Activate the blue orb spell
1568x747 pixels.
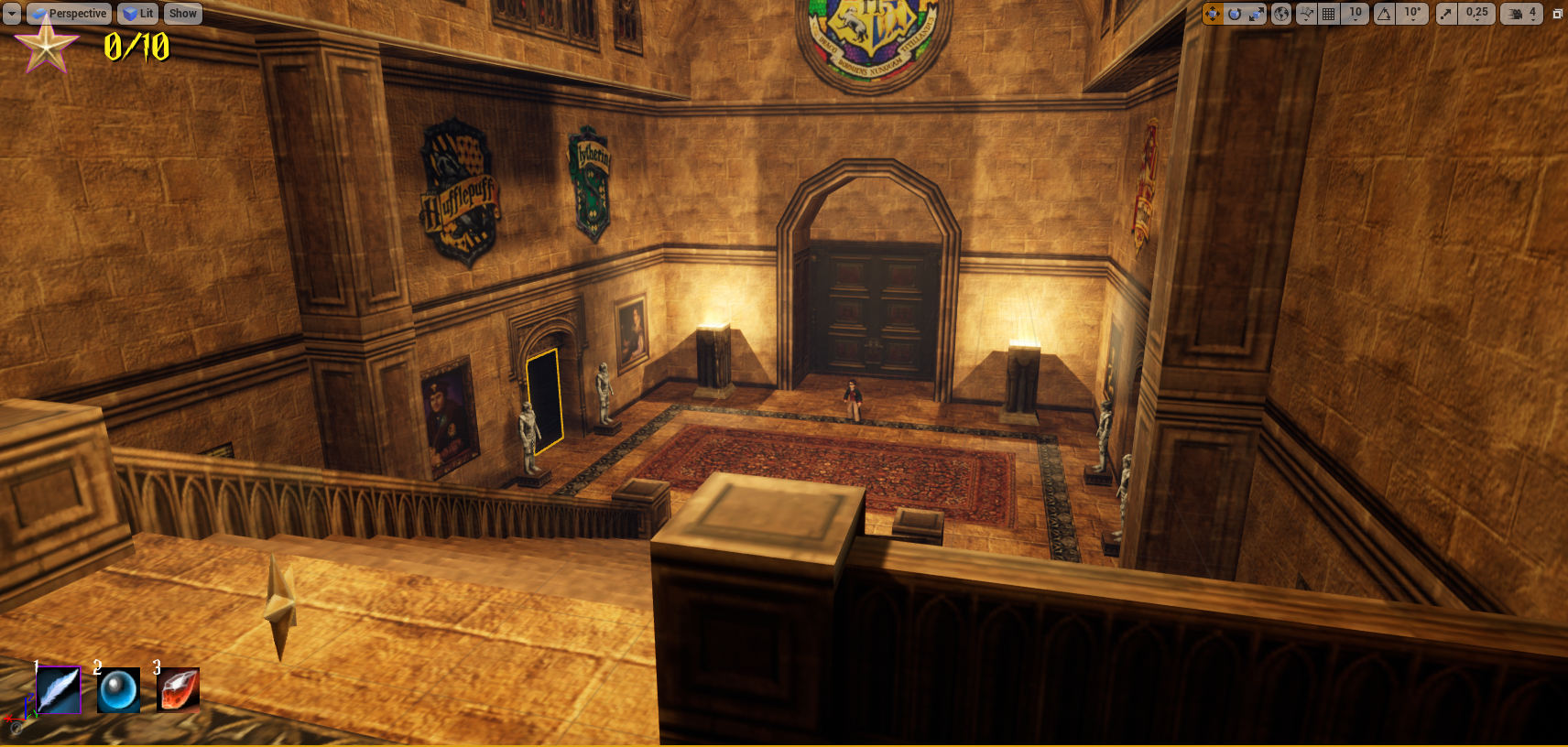click(119, 690)
